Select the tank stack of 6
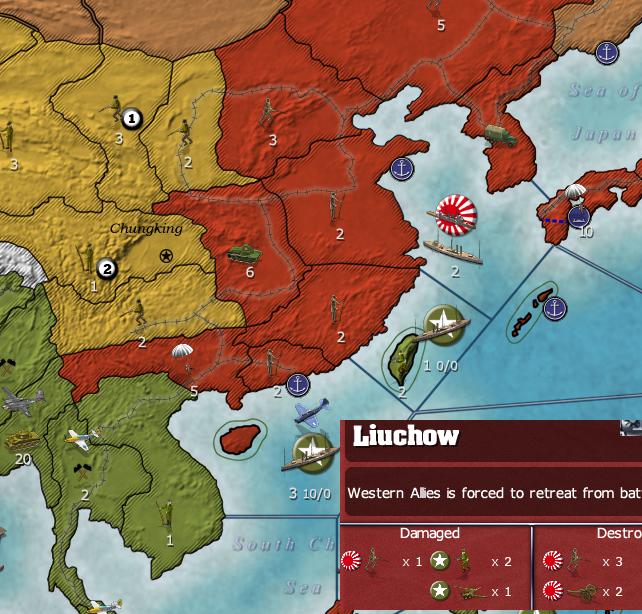This screenshot has width=642, height=614. [244, 253]
